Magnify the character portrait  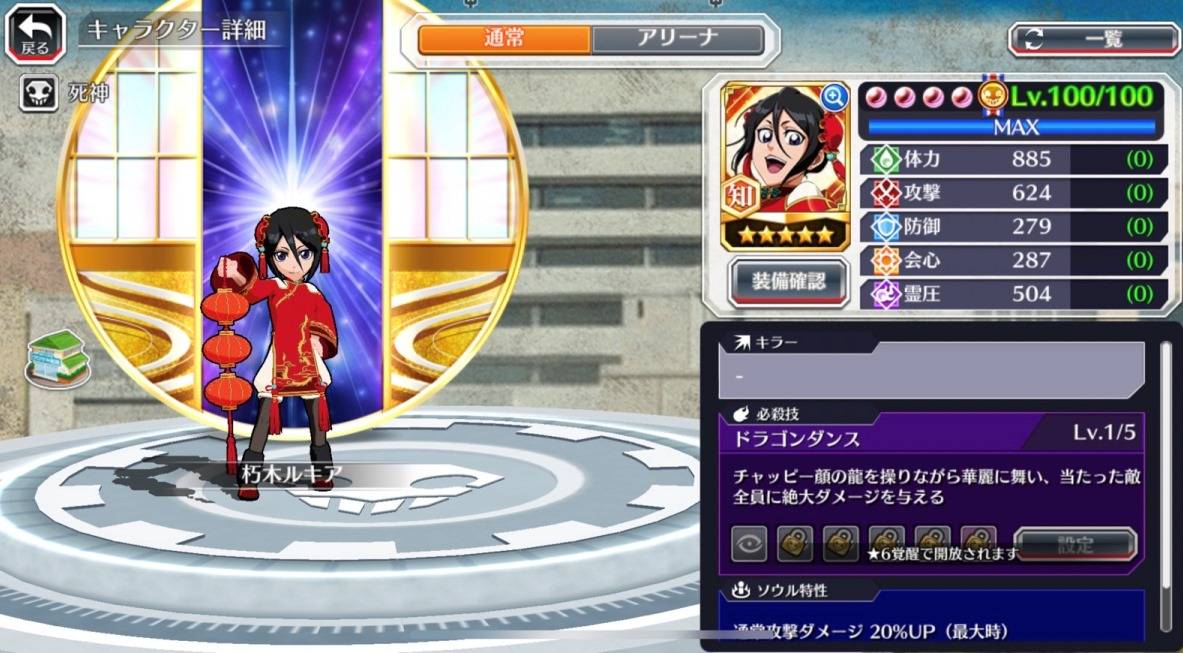tap(834, 97)
